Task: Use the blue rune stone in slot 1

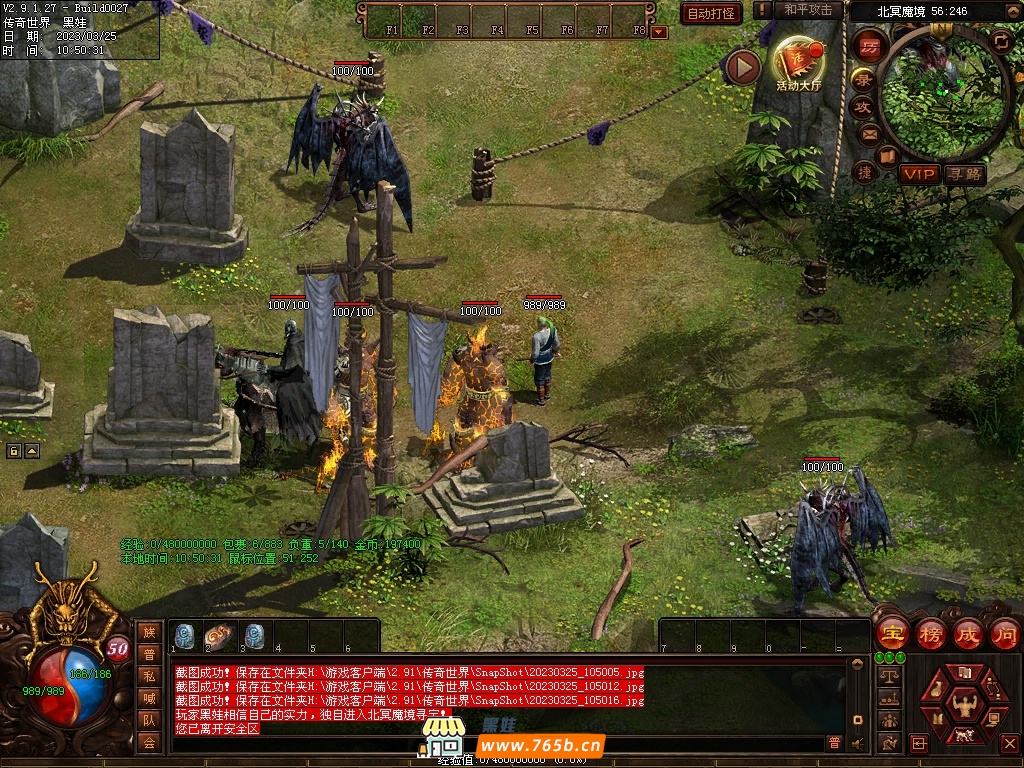Action: point(185,635)
